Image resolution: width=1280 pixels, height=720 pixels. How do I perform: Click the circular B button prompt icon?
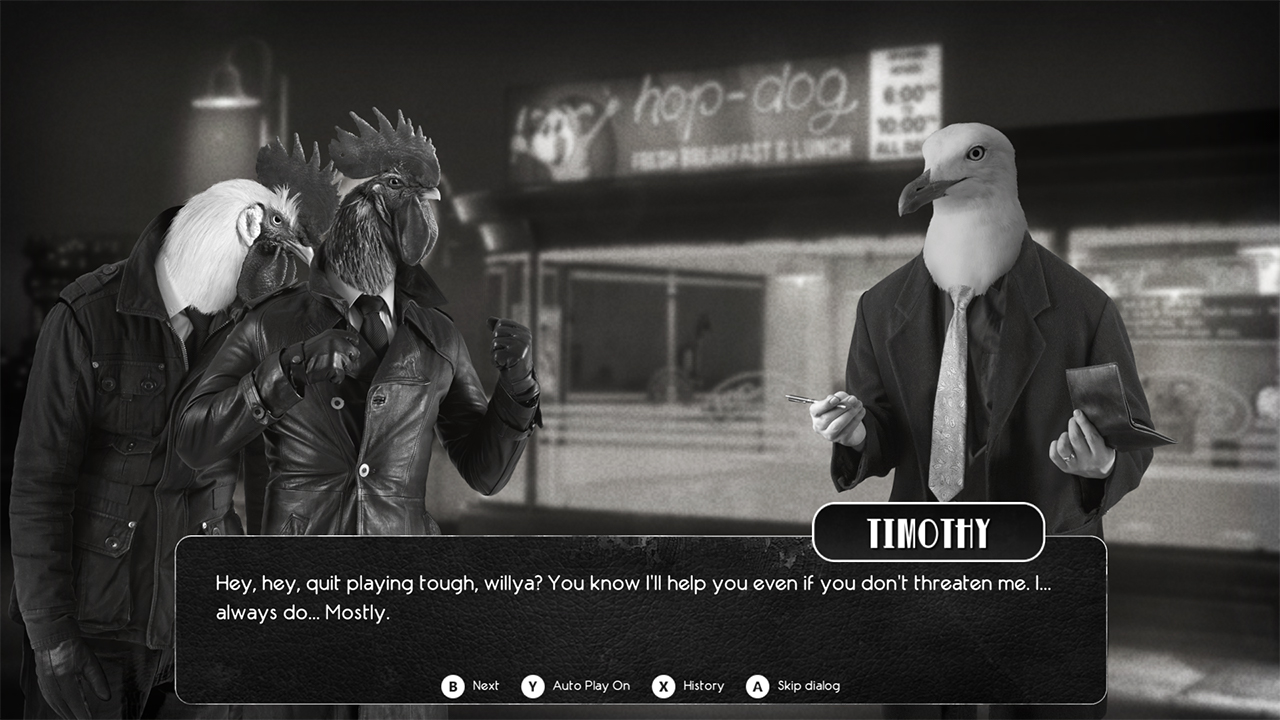[x=452, y=686]
